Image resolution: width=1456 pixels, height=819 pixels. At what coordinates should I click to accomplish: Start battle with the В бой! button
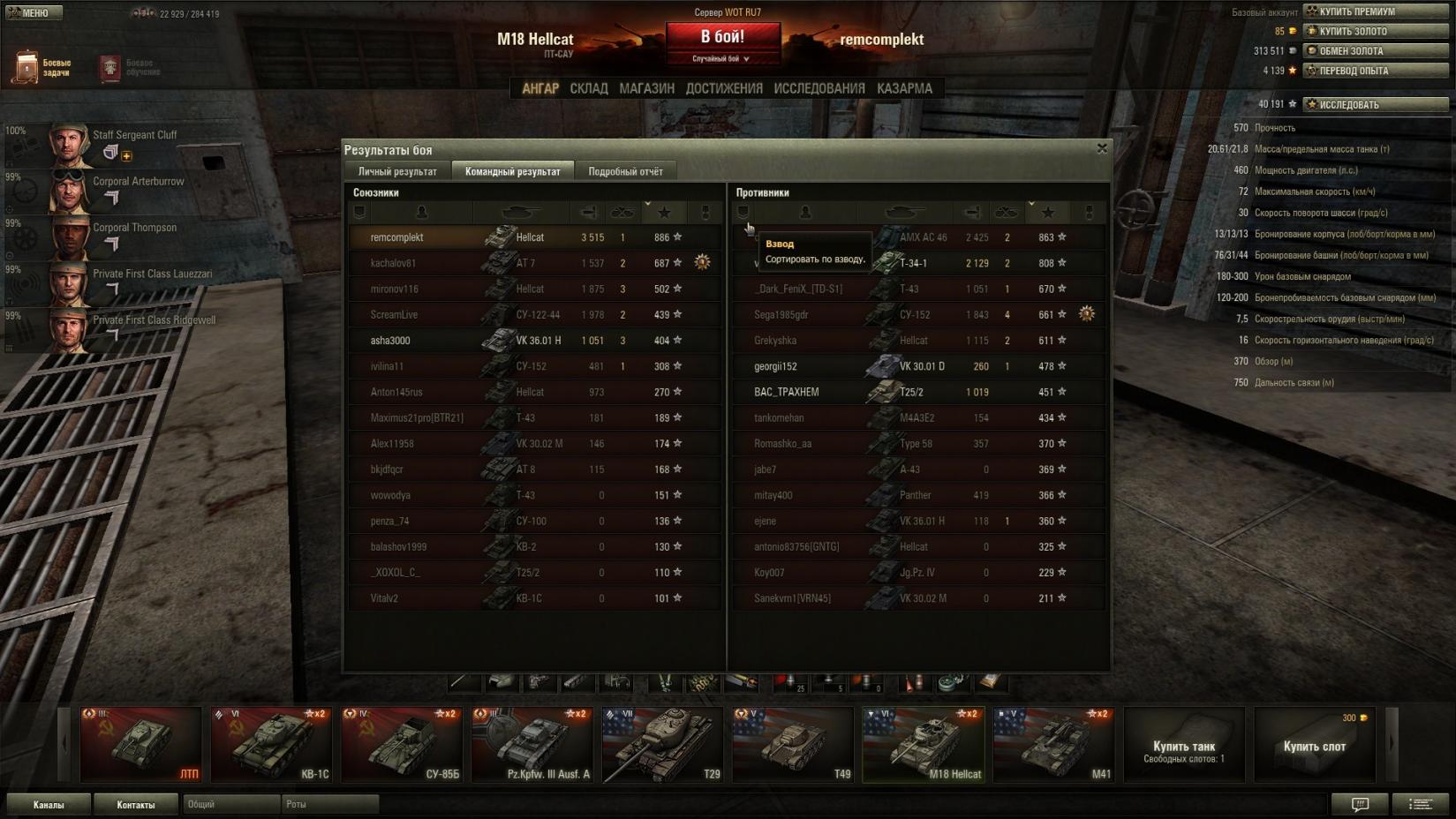[722, 37]
